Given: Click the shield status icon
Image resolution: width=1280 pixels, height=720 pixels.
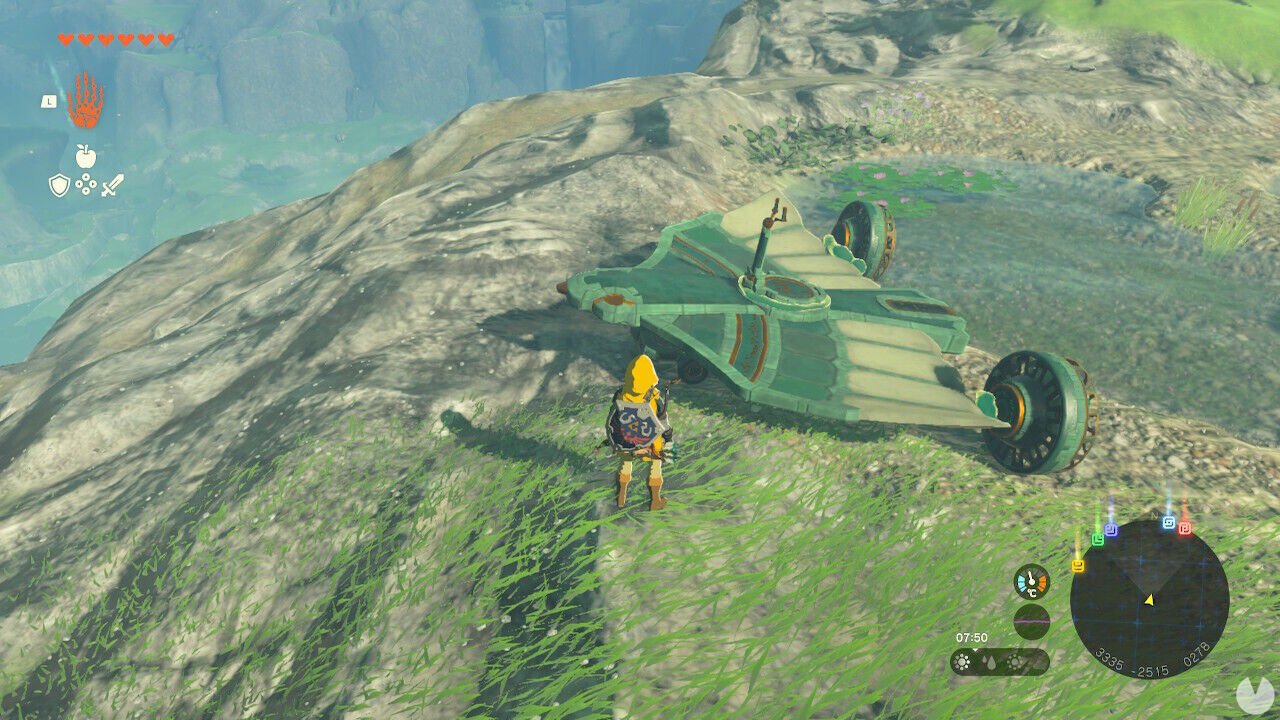Looking at the screenshot, I should tap(60, 183).
